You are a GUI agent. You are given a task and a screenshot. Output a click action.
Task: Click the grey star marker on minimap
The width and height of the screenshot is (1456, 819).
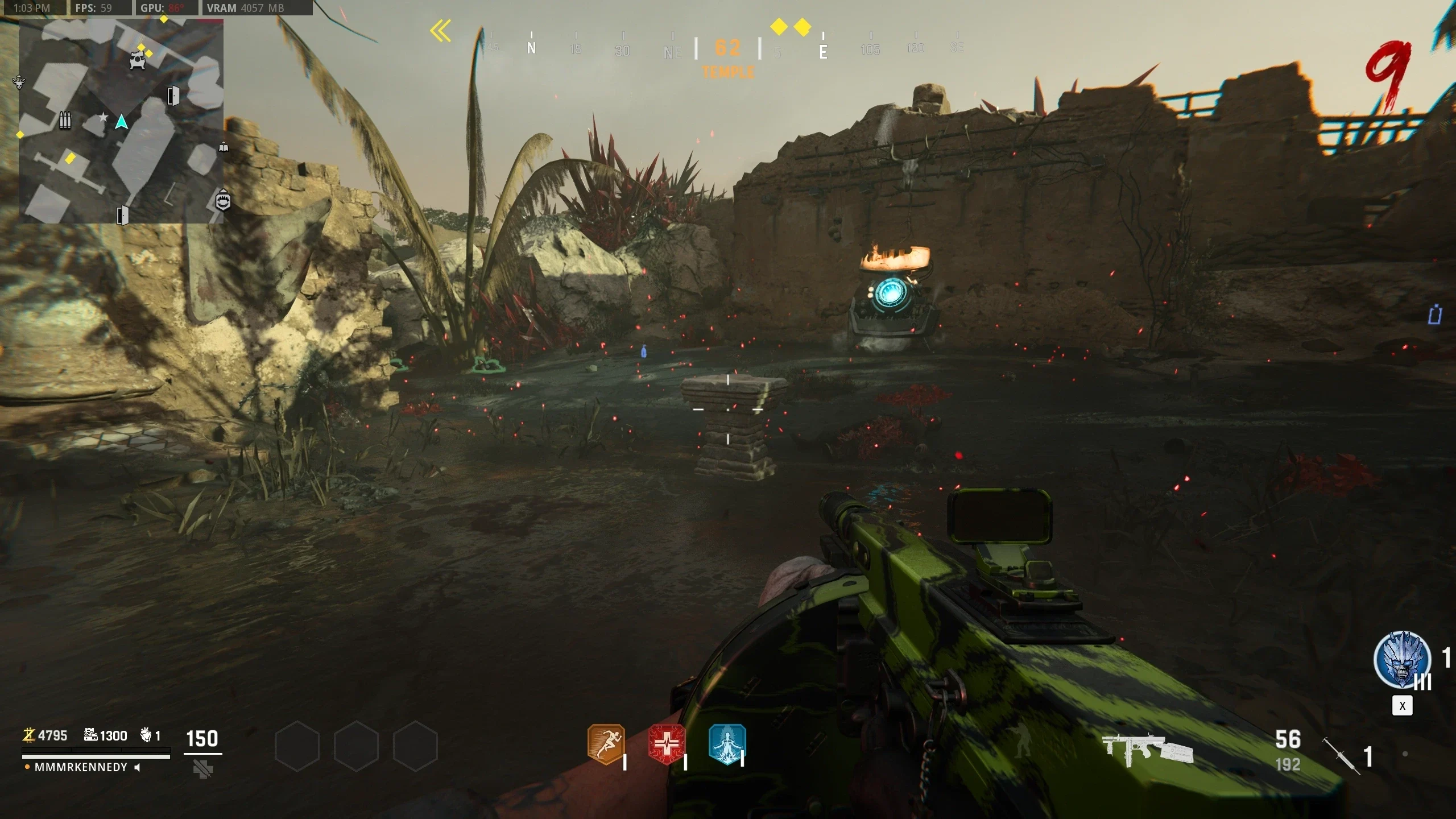pyautogui.click(x=103, y=117)
